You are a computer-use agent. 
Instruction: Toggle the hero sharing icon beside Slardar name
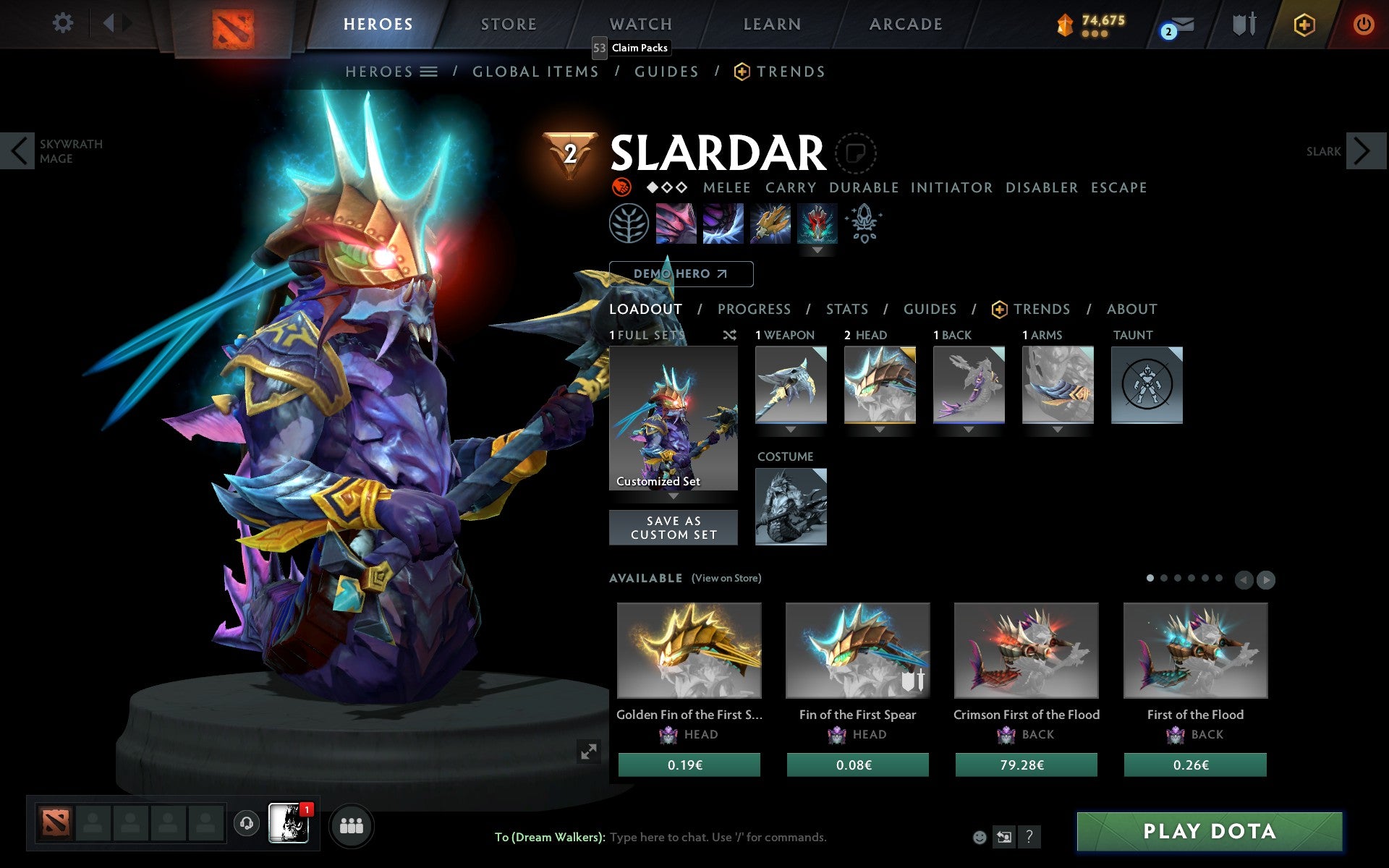(x=857, y=153)
